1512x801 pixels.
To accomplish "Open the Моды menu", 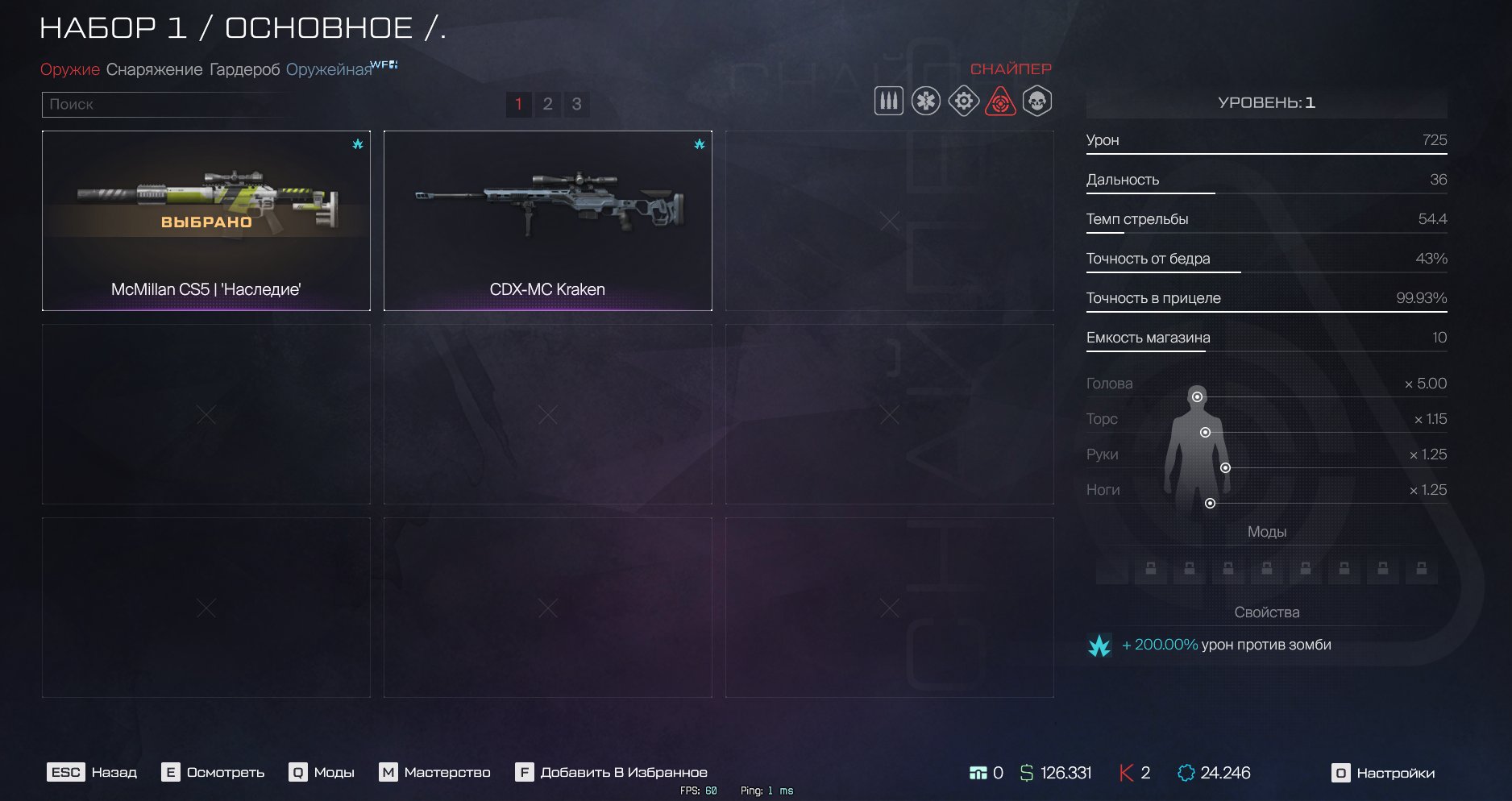I will click(322, 773).
